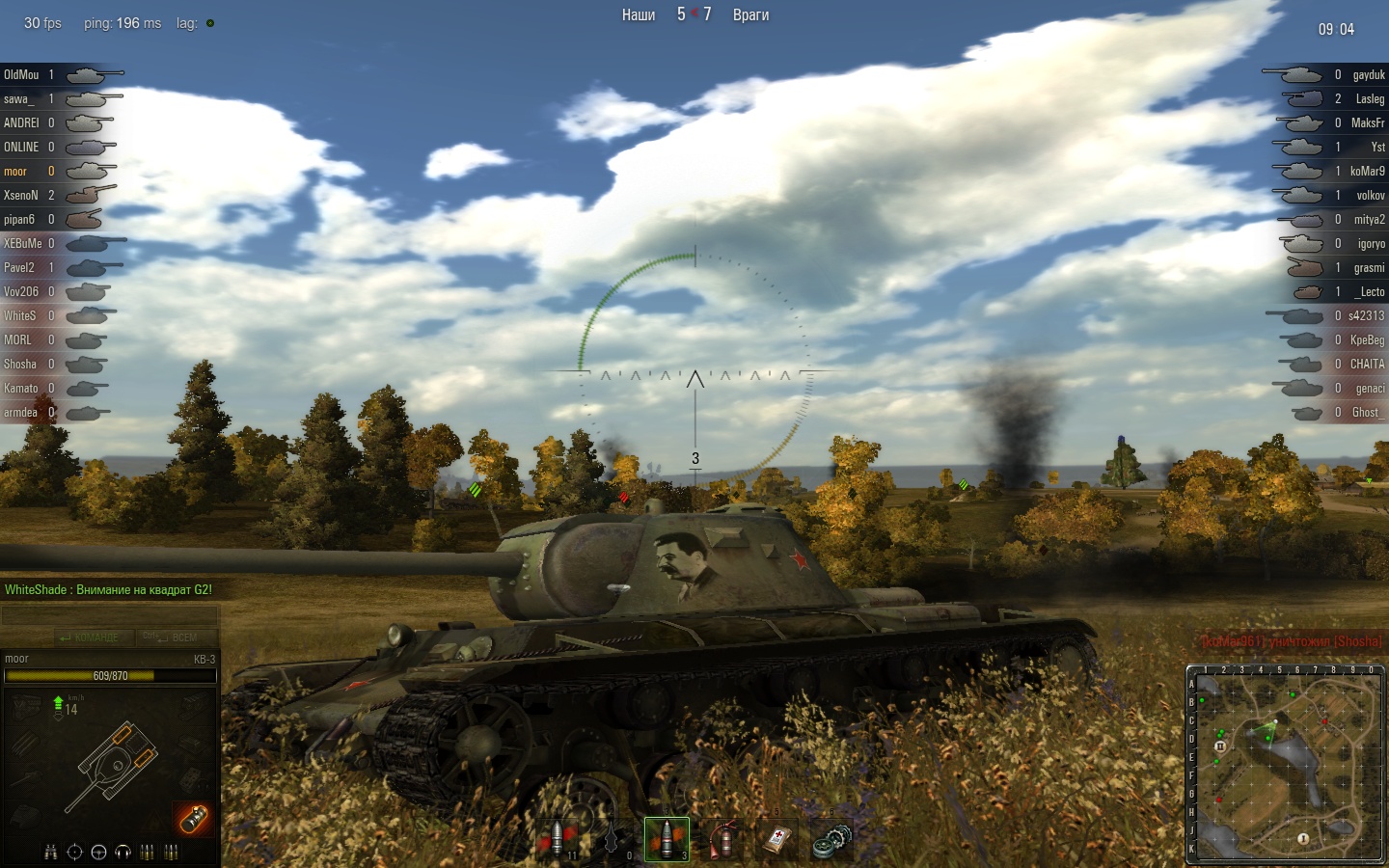Image resolution: width=1389 pixels, height=868 pixels.
Task: Click the gunner's crosshair crew icon
Action: point(74,852)
